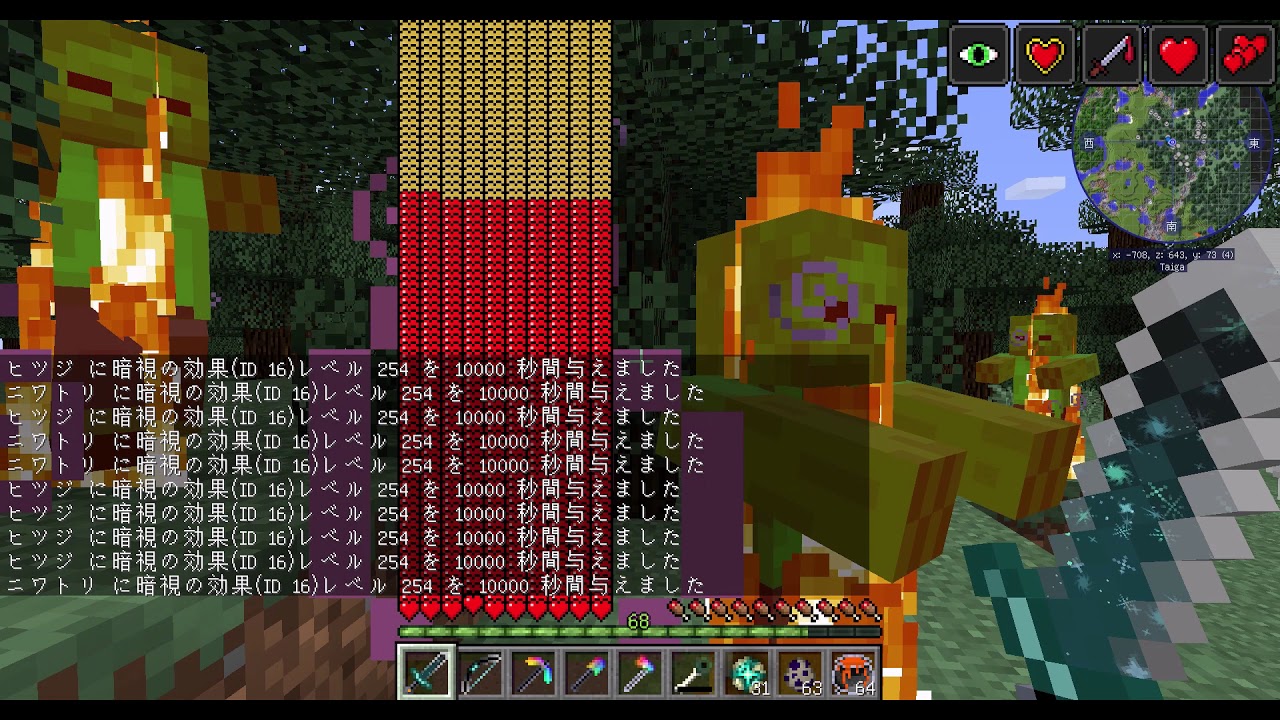Select the bow in the hotbar
1280x720 pixels.
480,675
